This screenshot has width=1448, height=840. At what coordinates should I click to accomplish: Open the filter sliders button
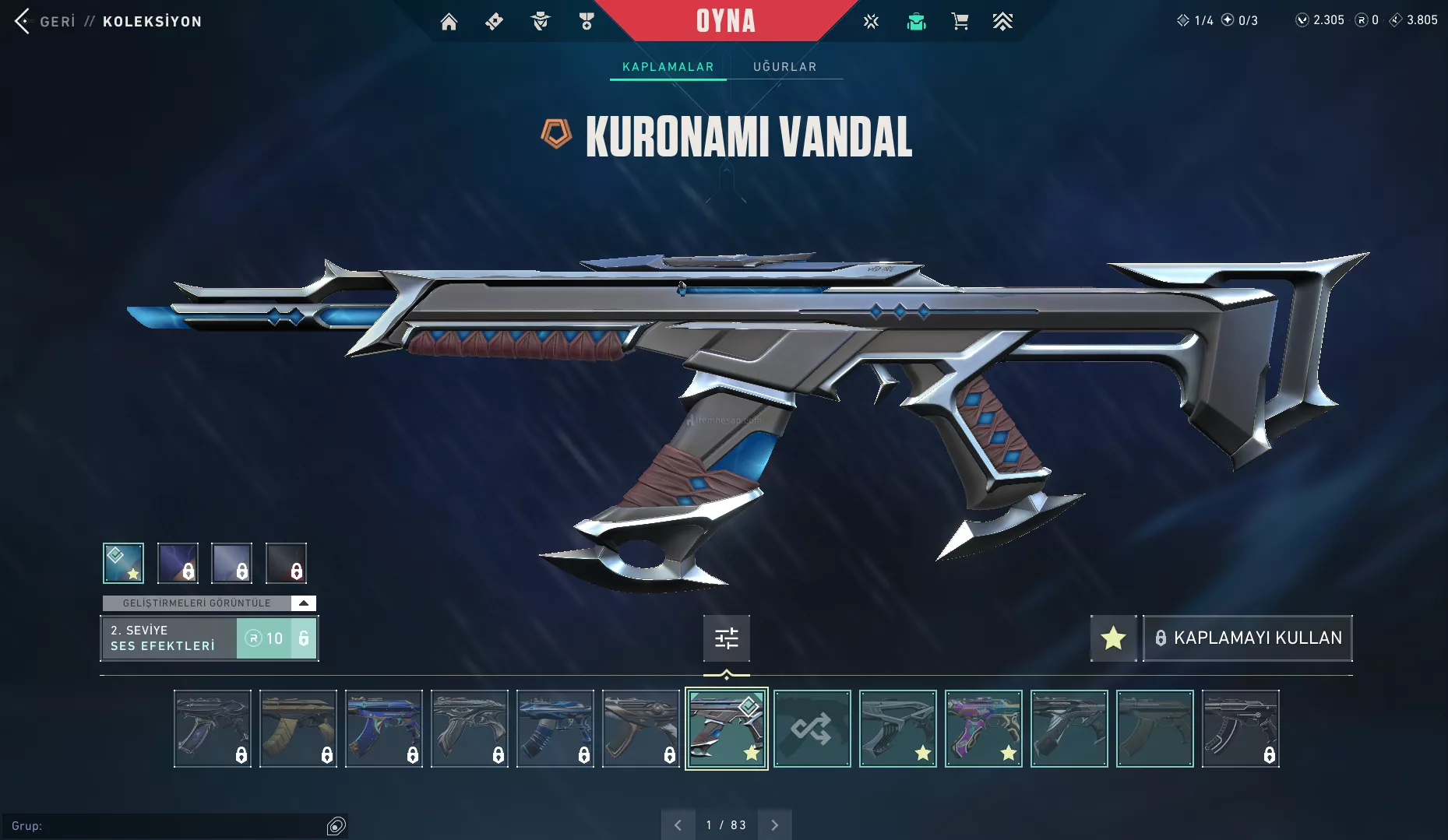tap(726, 638)
